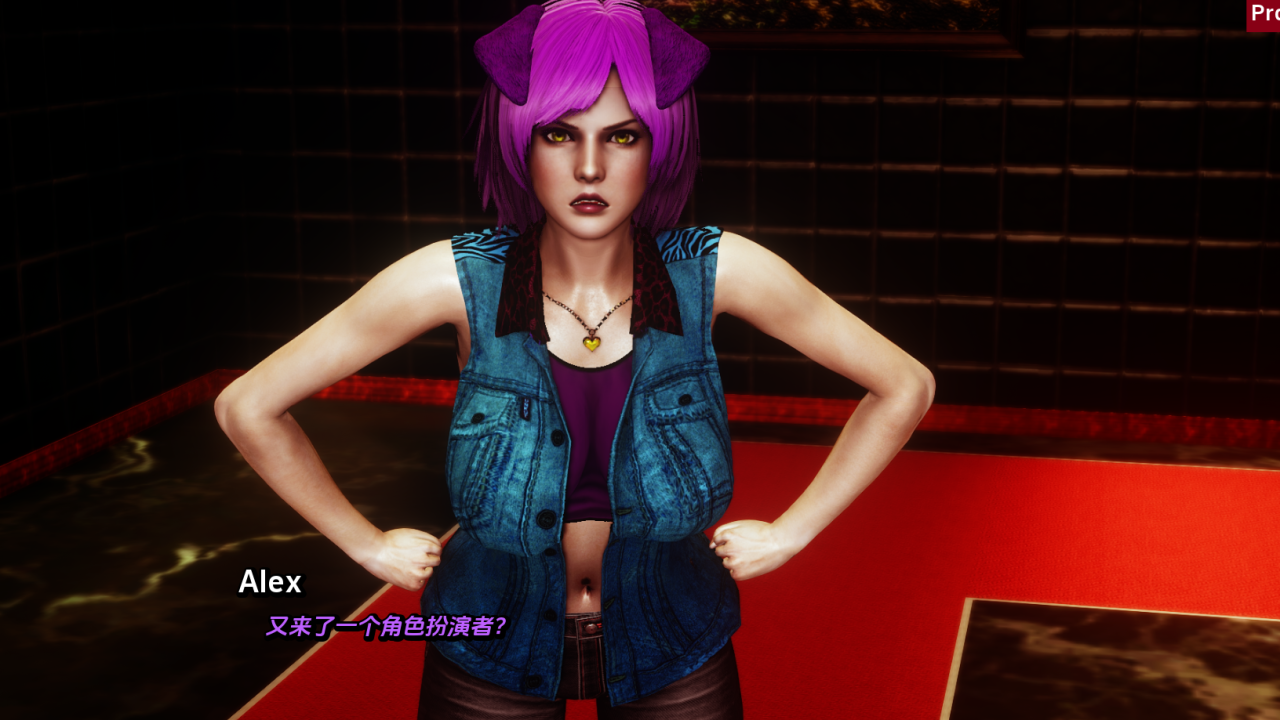The width and height of the screenshot is (1280, 720).
Task: Click the red Pro label in the corner
Action: (x=1264, y=15)
